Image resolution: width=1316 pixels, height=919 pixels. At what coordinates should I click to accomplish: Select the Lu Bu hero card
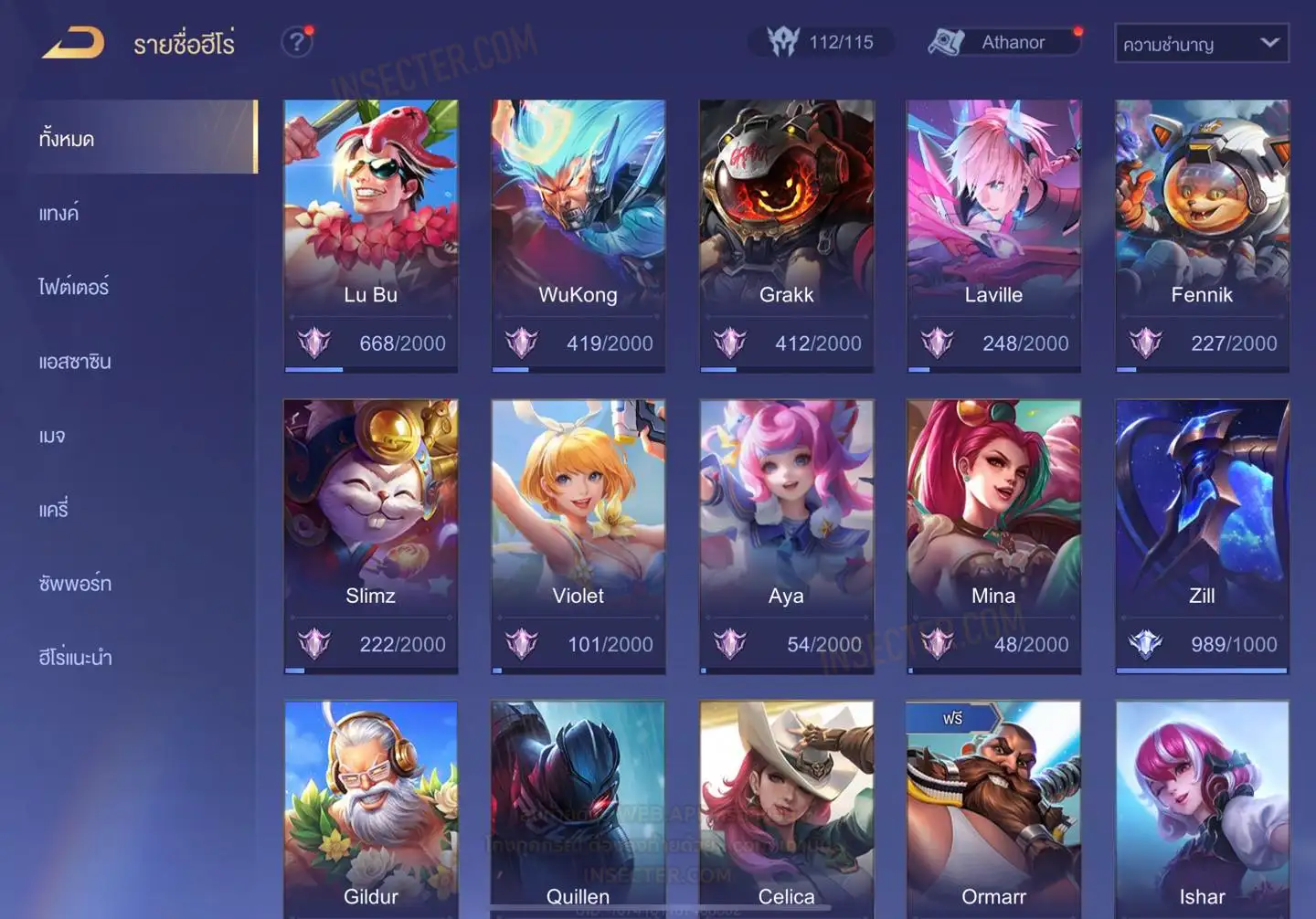tap(370, 235)
